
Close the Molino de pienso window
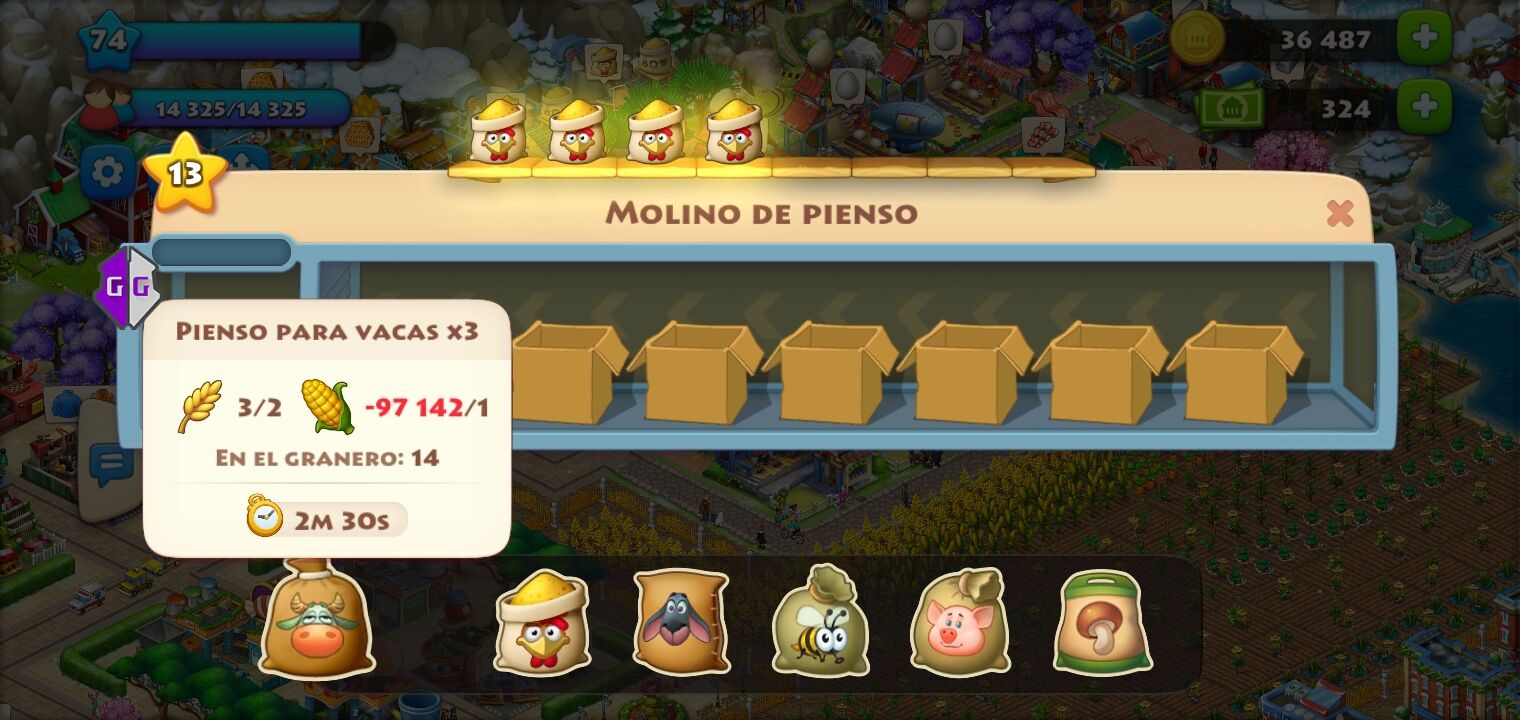click(x=1339, y=213)
